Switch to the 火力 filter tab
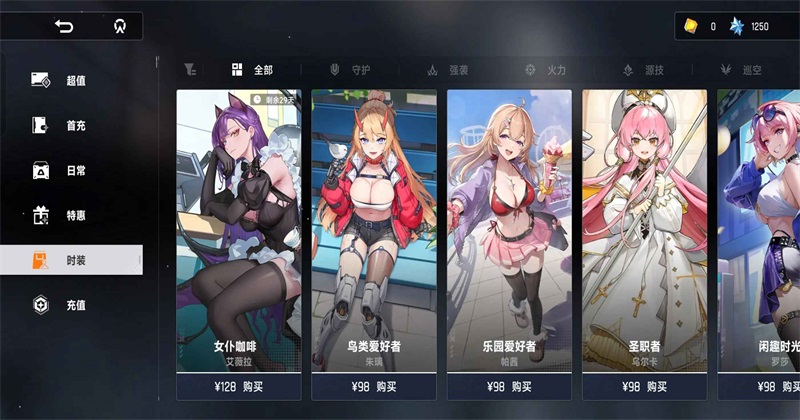This screenshot has height=420, width=800. tap(545, 70)
